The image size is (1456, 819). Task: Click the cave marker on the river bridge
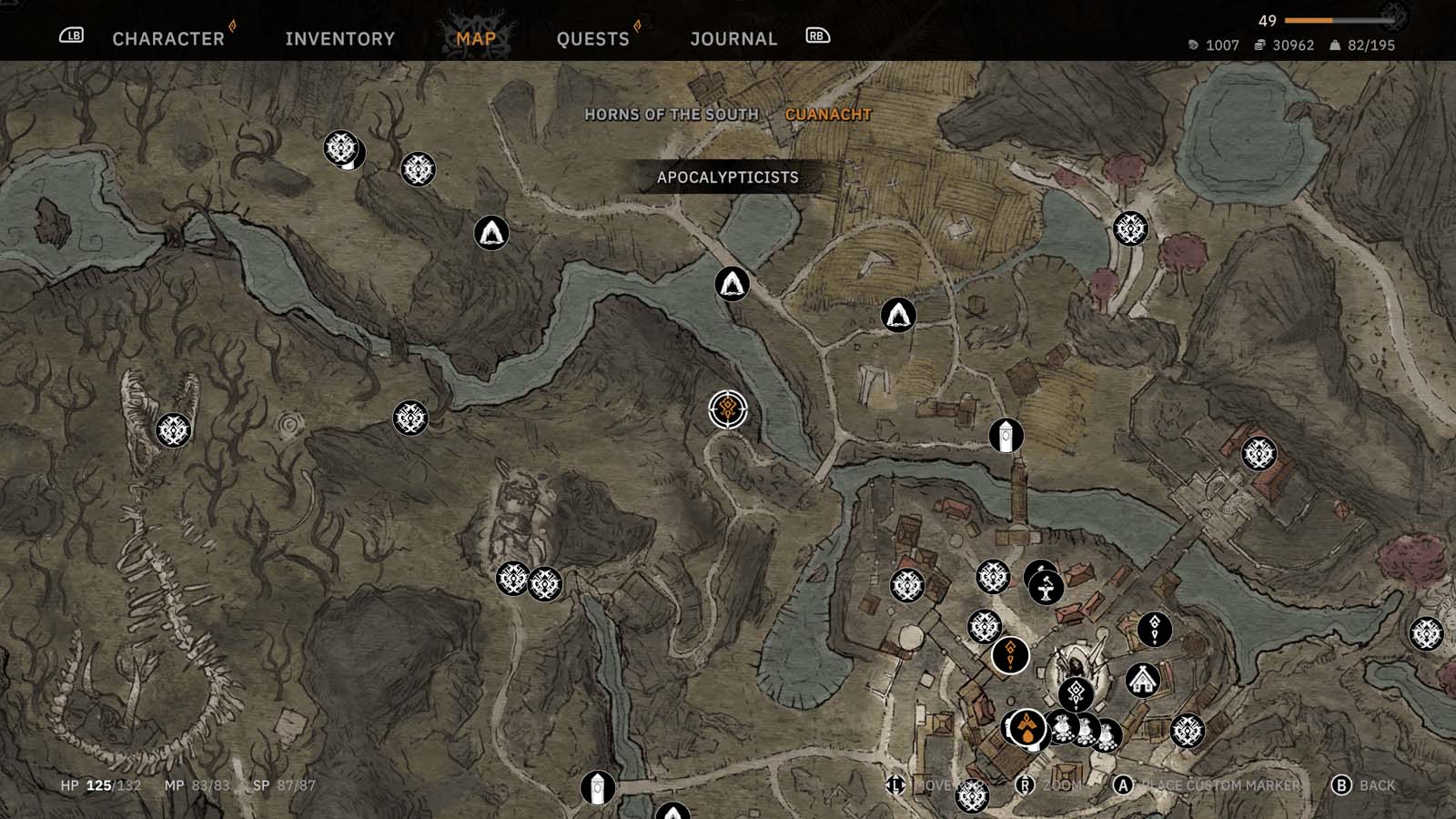click(732, 284)
